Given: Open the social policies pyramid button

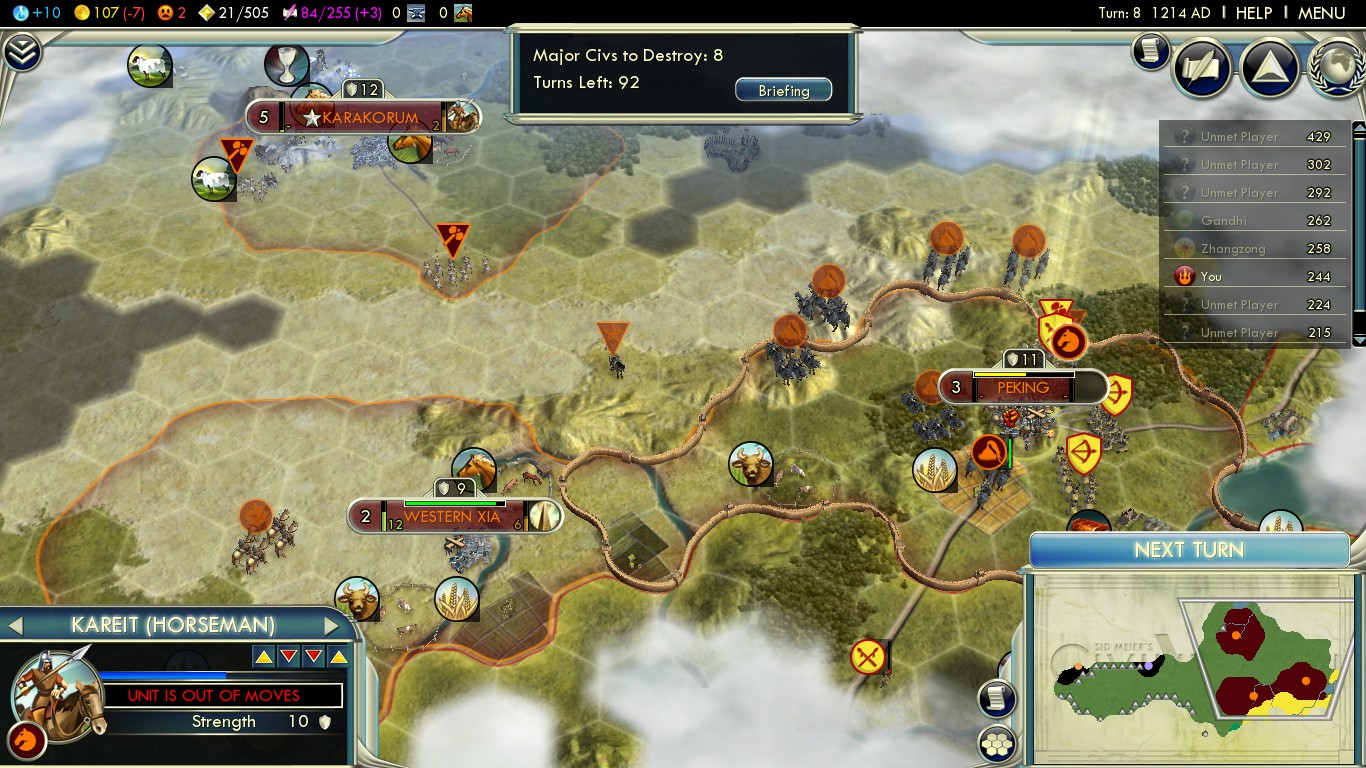Looking at the screenshot, I should pyautogui.click(x=1269, y=67).
